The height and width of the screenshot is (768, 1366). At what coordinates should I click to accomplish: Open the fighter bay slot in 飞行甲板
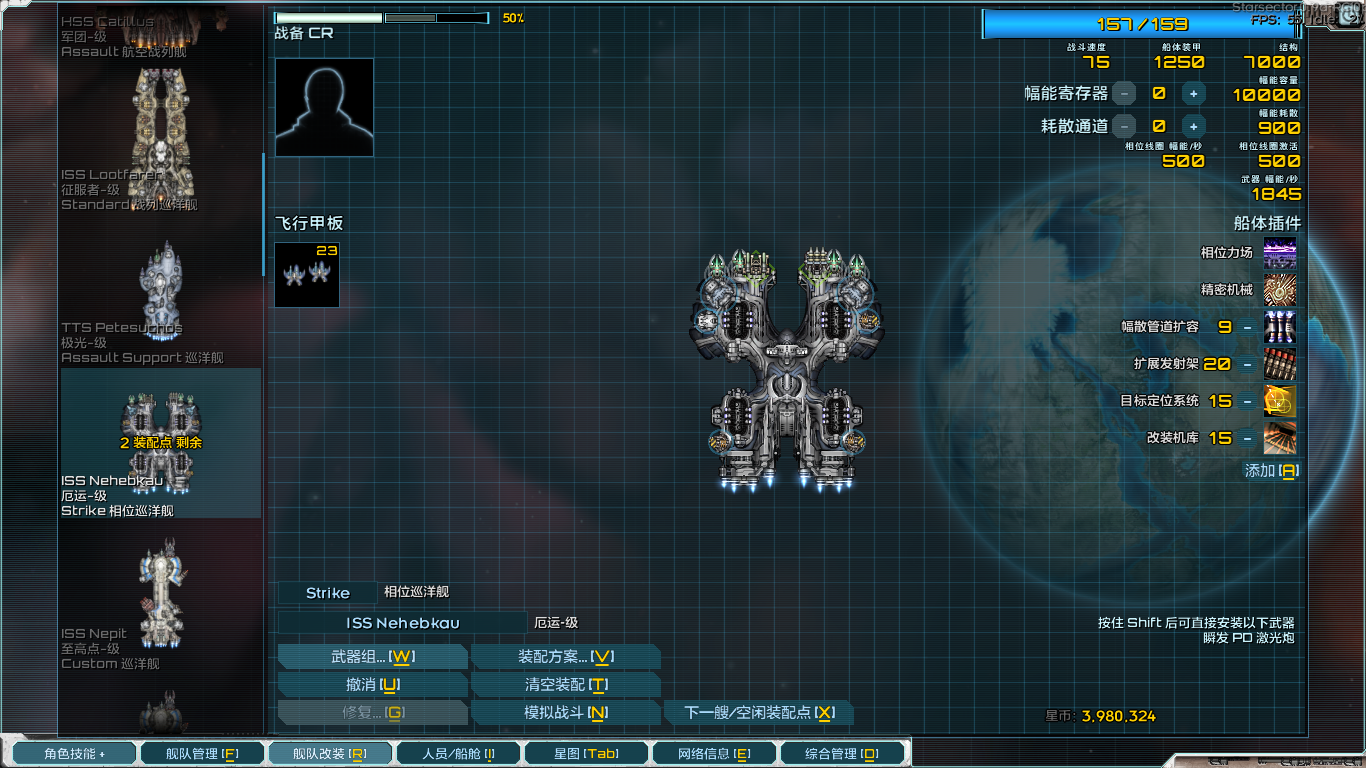point(307,274)
